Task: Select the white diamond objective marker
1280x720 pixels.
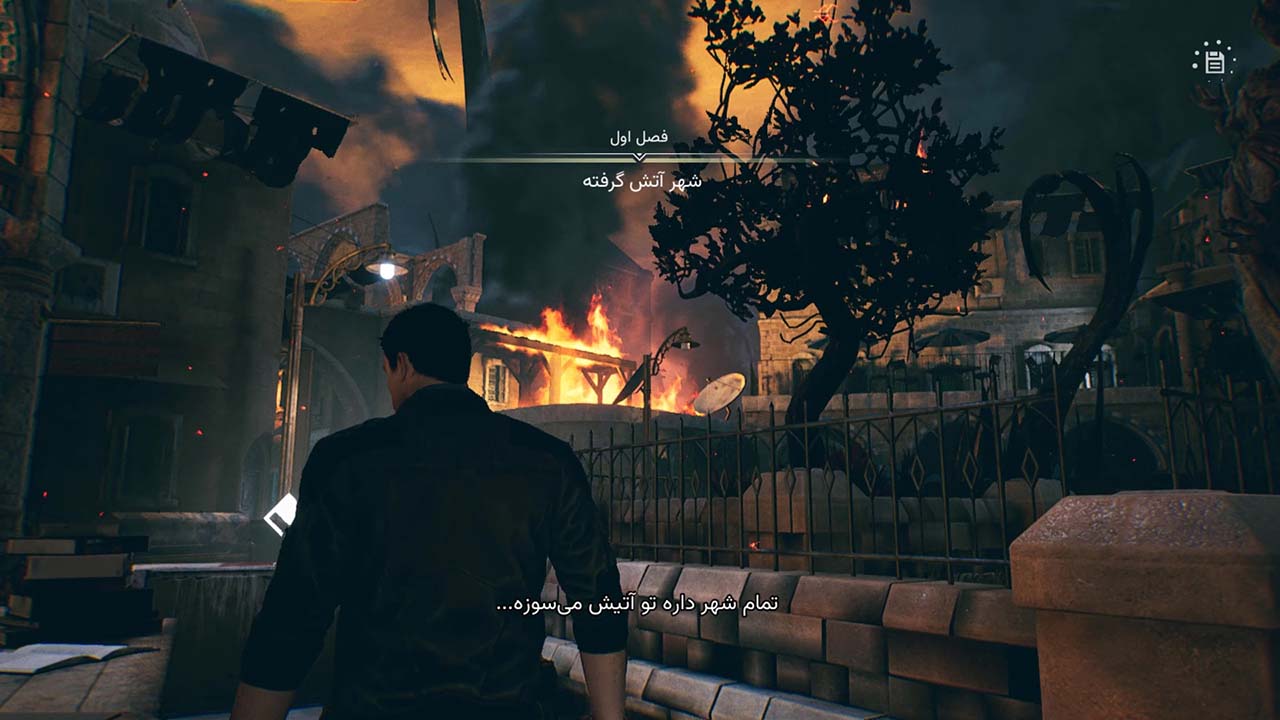Action: tap(279, 514)
